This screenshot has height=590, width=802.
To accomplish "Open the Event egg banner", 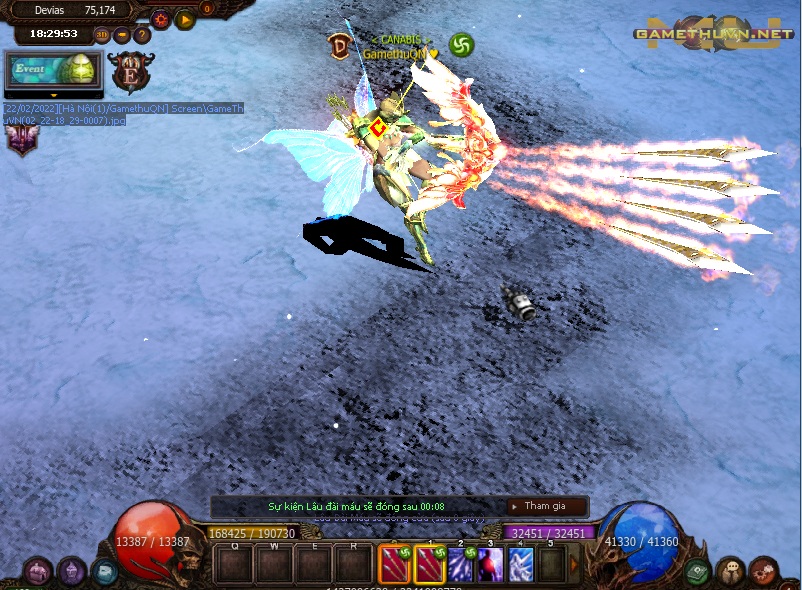I will coord(53,70).
